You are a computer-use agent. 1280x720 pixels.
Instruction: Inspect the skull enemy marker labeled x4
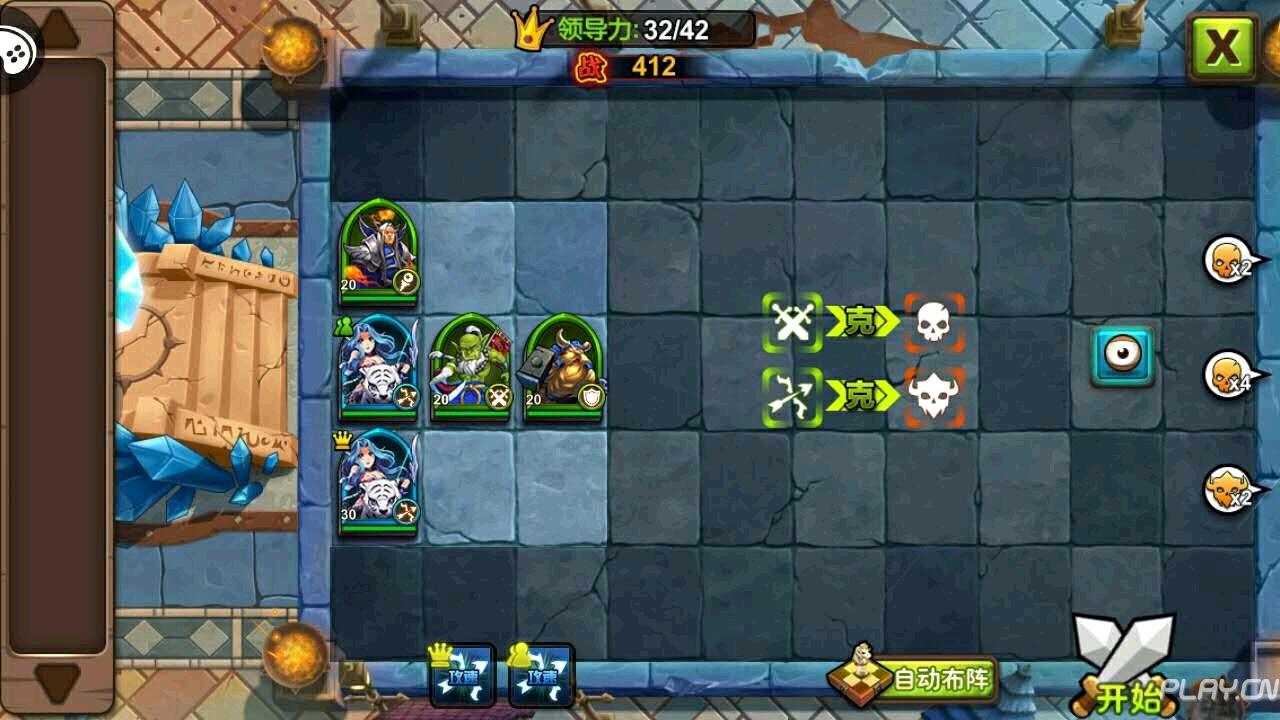tap(1228, 376)
